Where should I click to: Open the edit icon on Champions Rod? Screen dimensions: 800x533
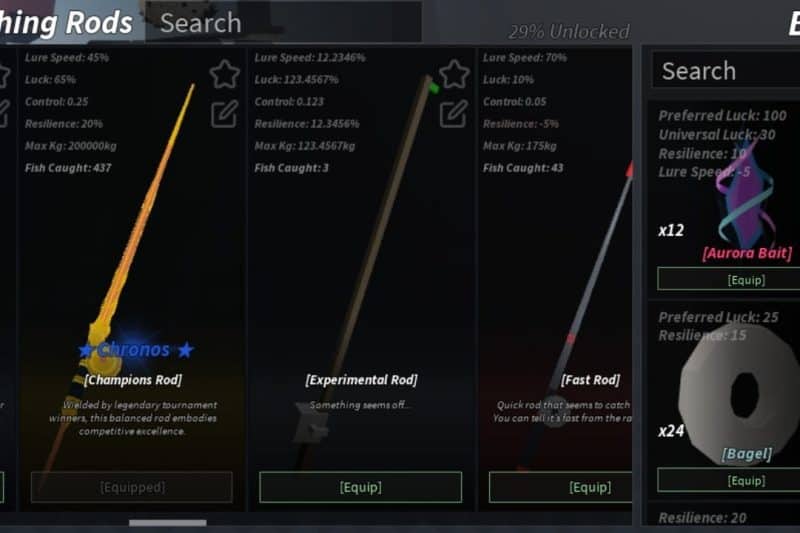(224, 113)
